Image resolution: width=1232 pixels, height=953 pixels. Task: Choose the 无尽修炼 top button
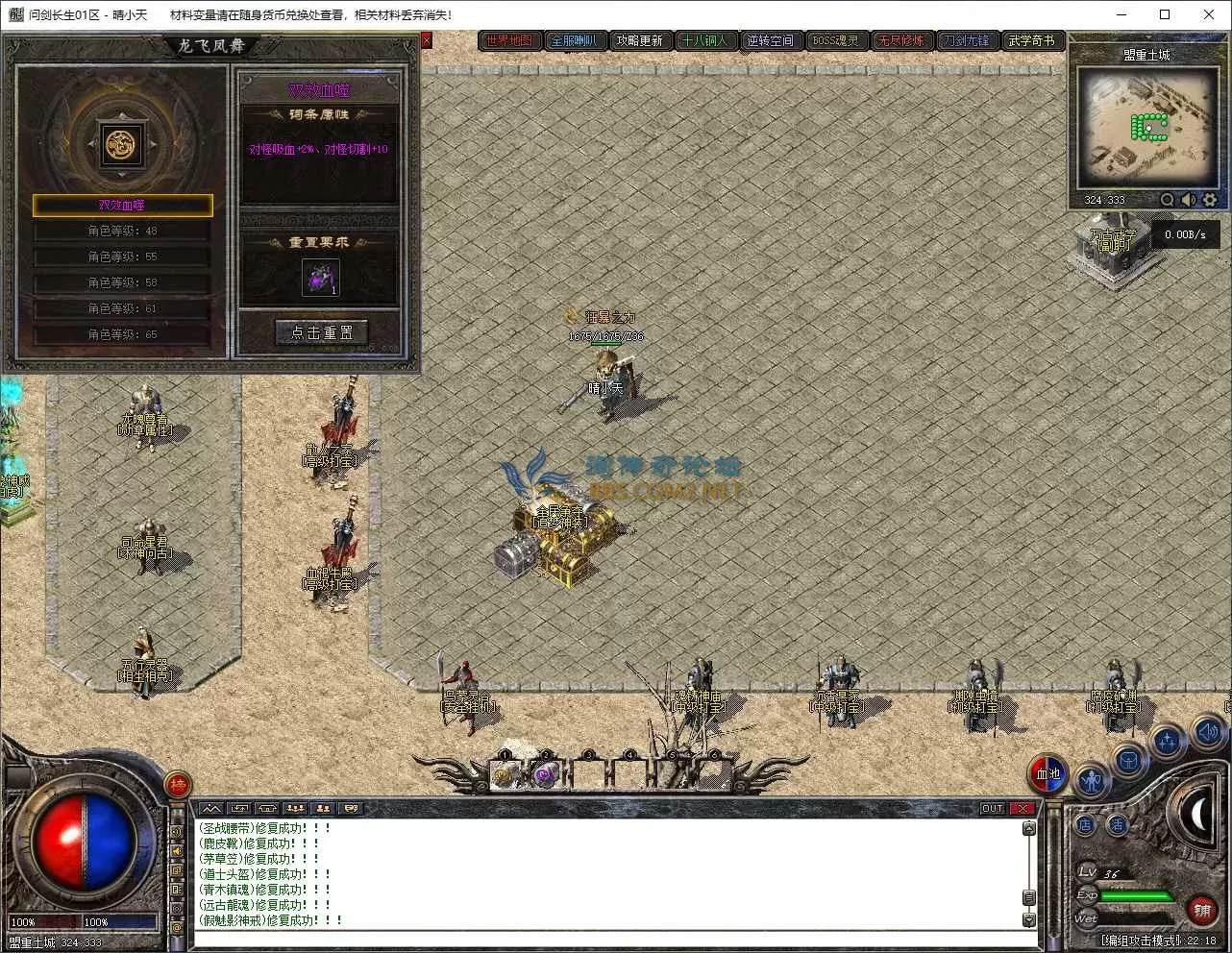[900, 40]
